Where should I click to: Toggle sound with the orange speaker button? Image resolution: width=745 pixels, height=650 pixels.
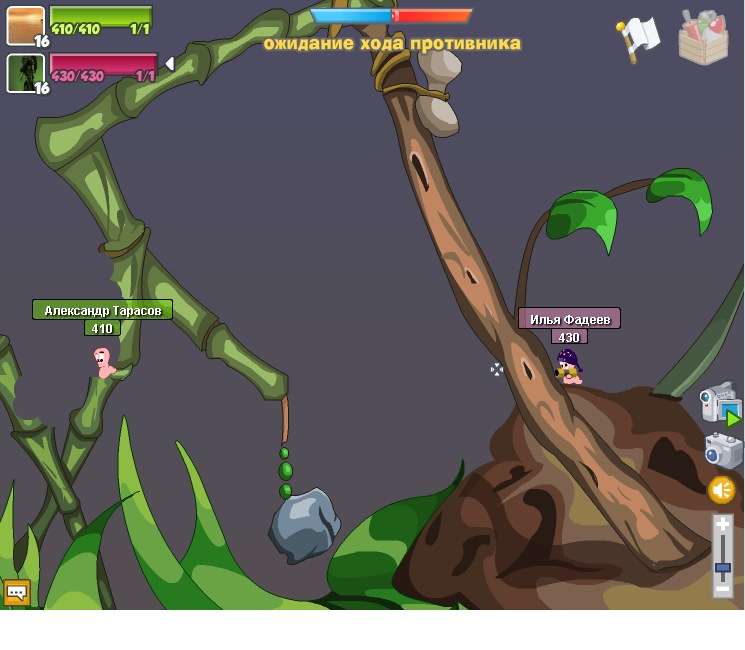[722, 490]
